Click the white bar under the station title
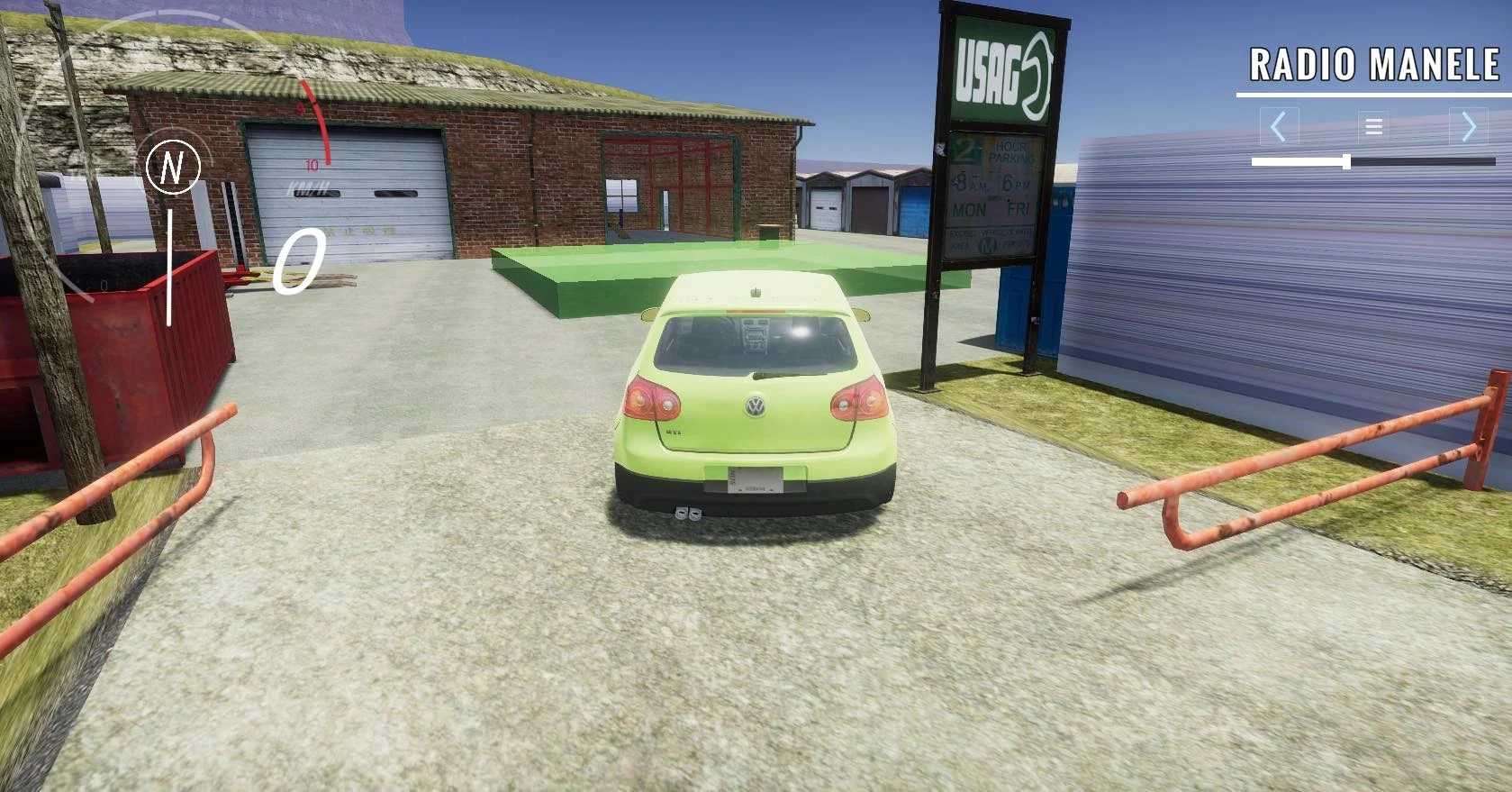The width and height of the screenshot is (1512, 792). (x=1375, y=93)
